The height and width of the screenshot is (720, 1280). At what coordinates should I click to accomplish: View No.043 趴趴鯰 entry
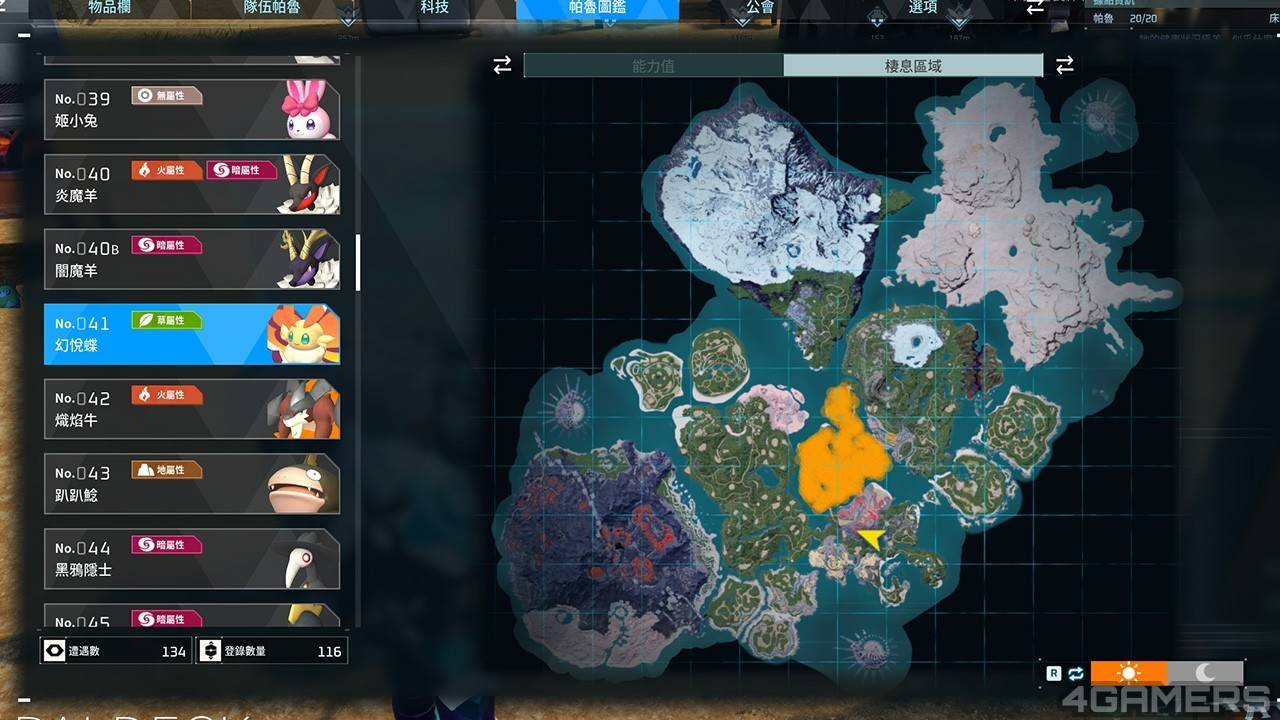pyautogui.click(x=192, y=485)
